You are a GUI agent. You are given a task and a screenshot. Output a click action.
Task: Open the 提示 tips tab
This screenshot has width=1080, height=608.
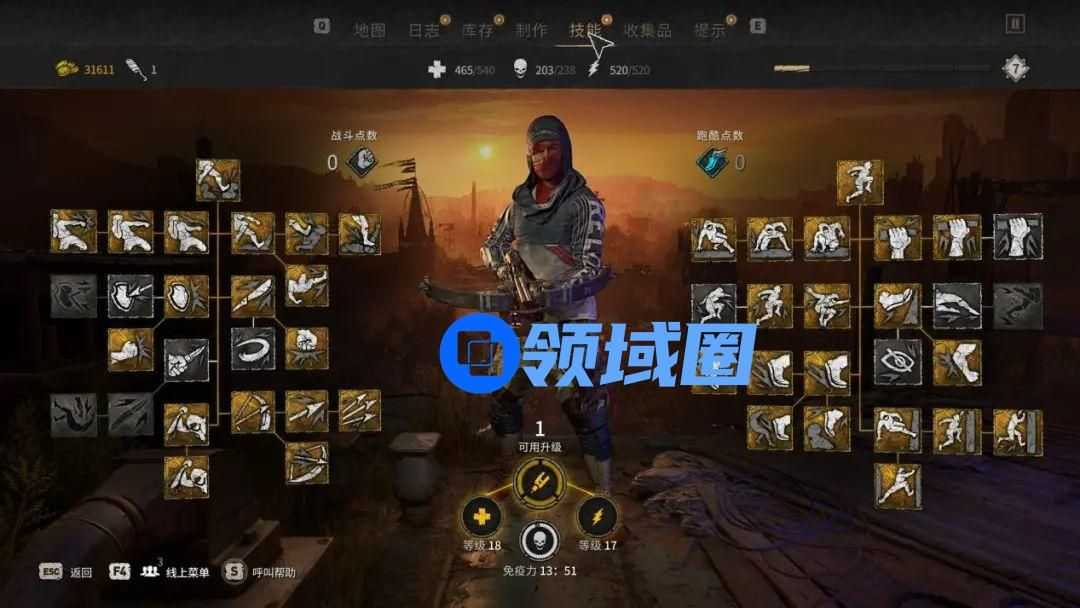click(x=709, y=30)
